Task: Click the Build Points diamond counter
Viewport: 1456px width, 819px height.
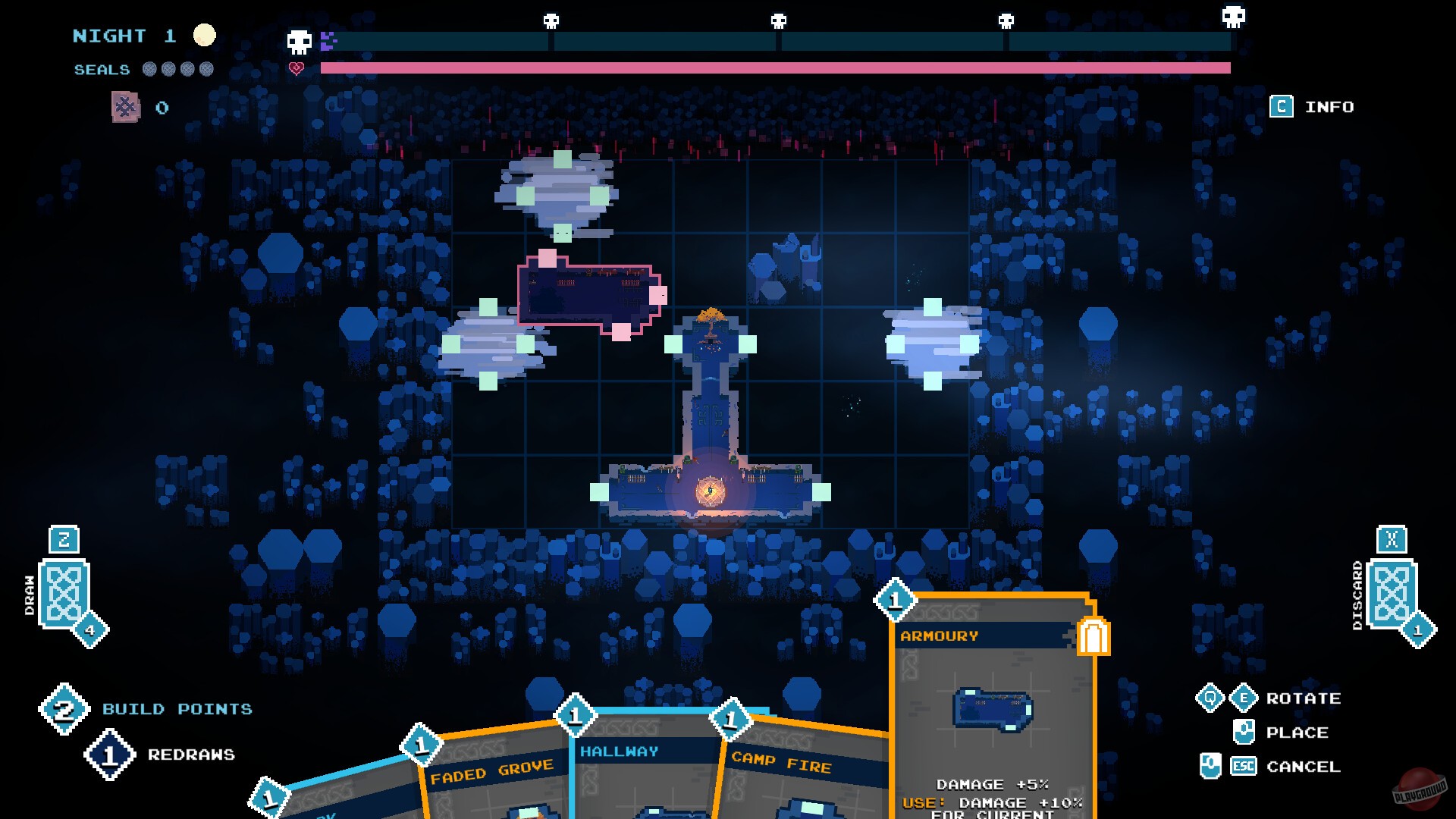Action: coord(66,710)
